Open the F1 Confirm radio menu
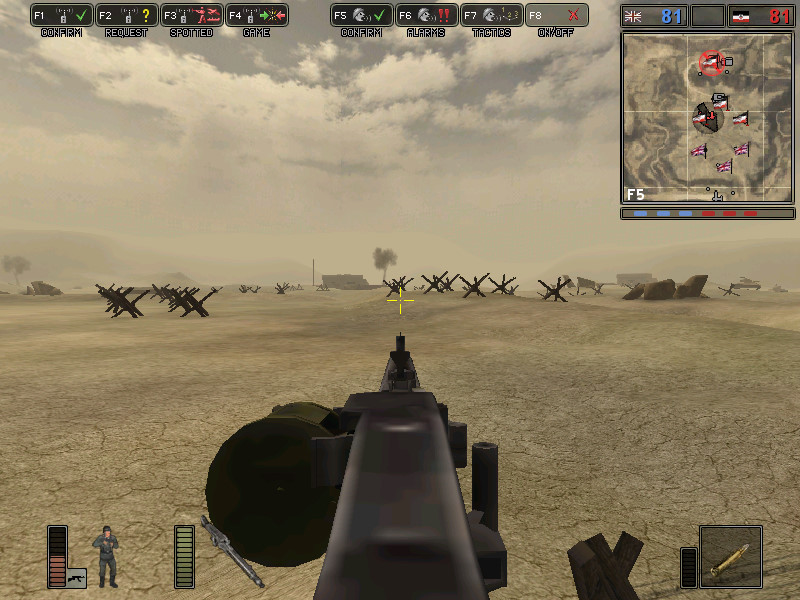Image resolution: width=800 pixels, height=600 pixels. click(x=62, y=15)
